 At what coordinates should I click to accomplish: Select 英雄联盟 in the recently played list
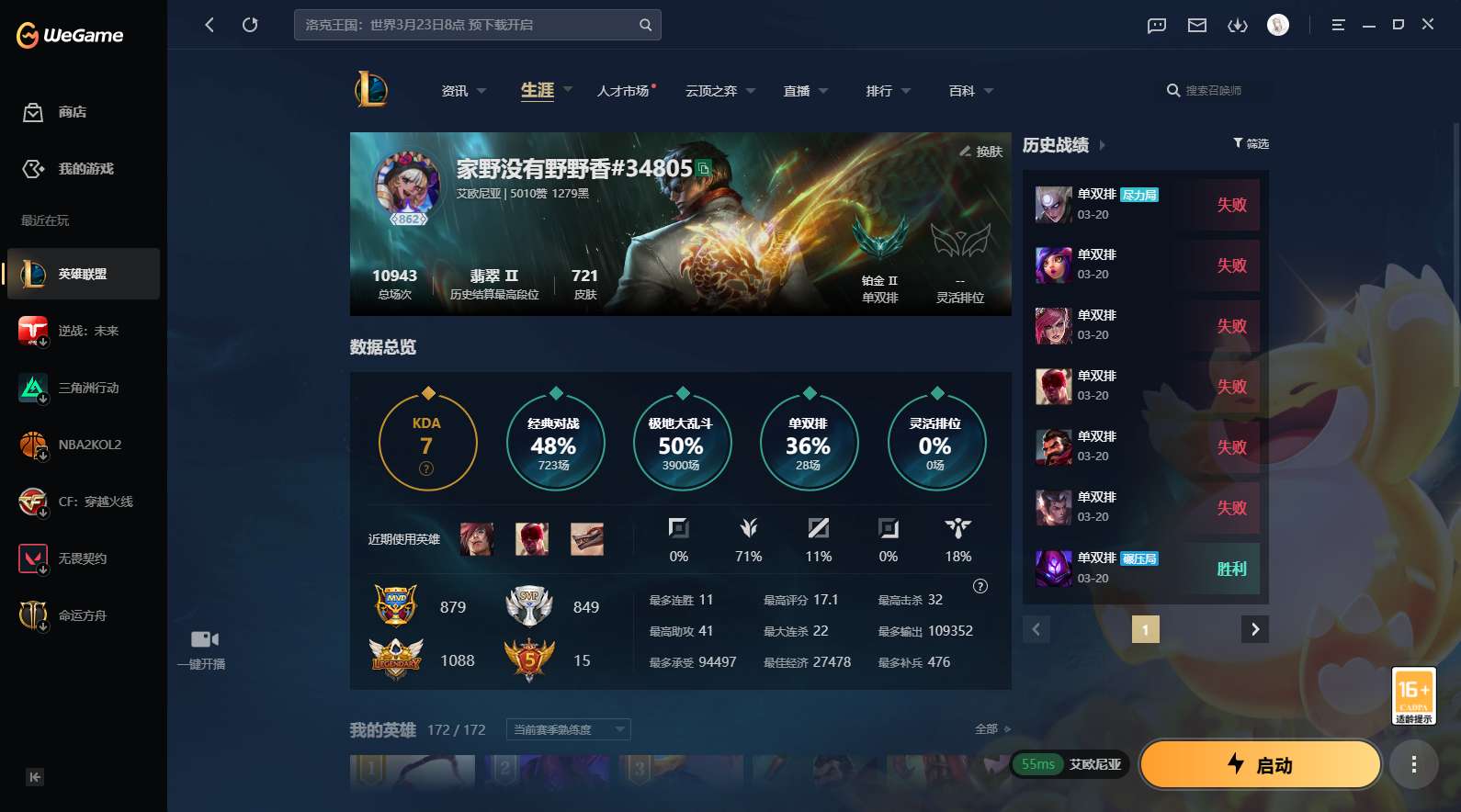(x=83, y=274)
